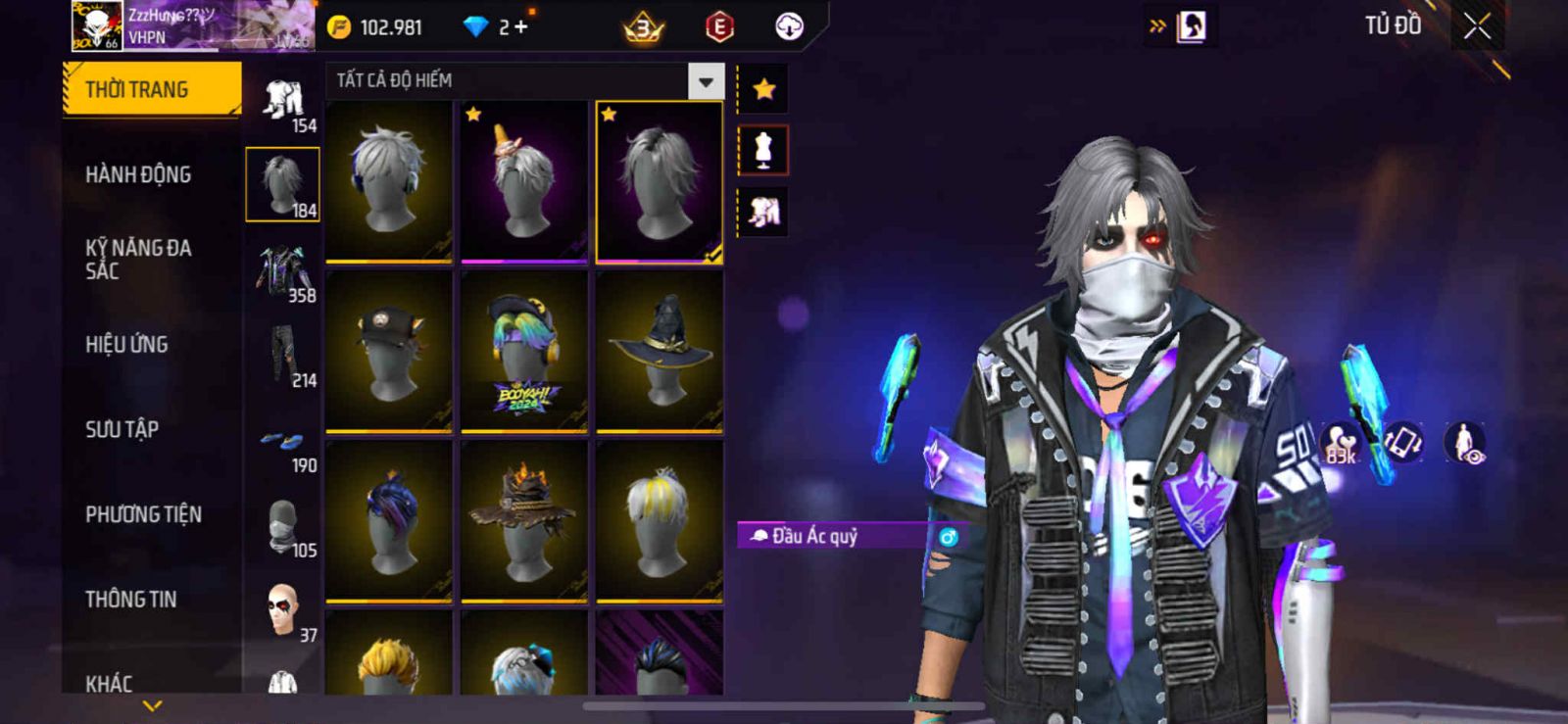
Task: Click the mannequin outfit preset icon
Action: tap(763, 150)
